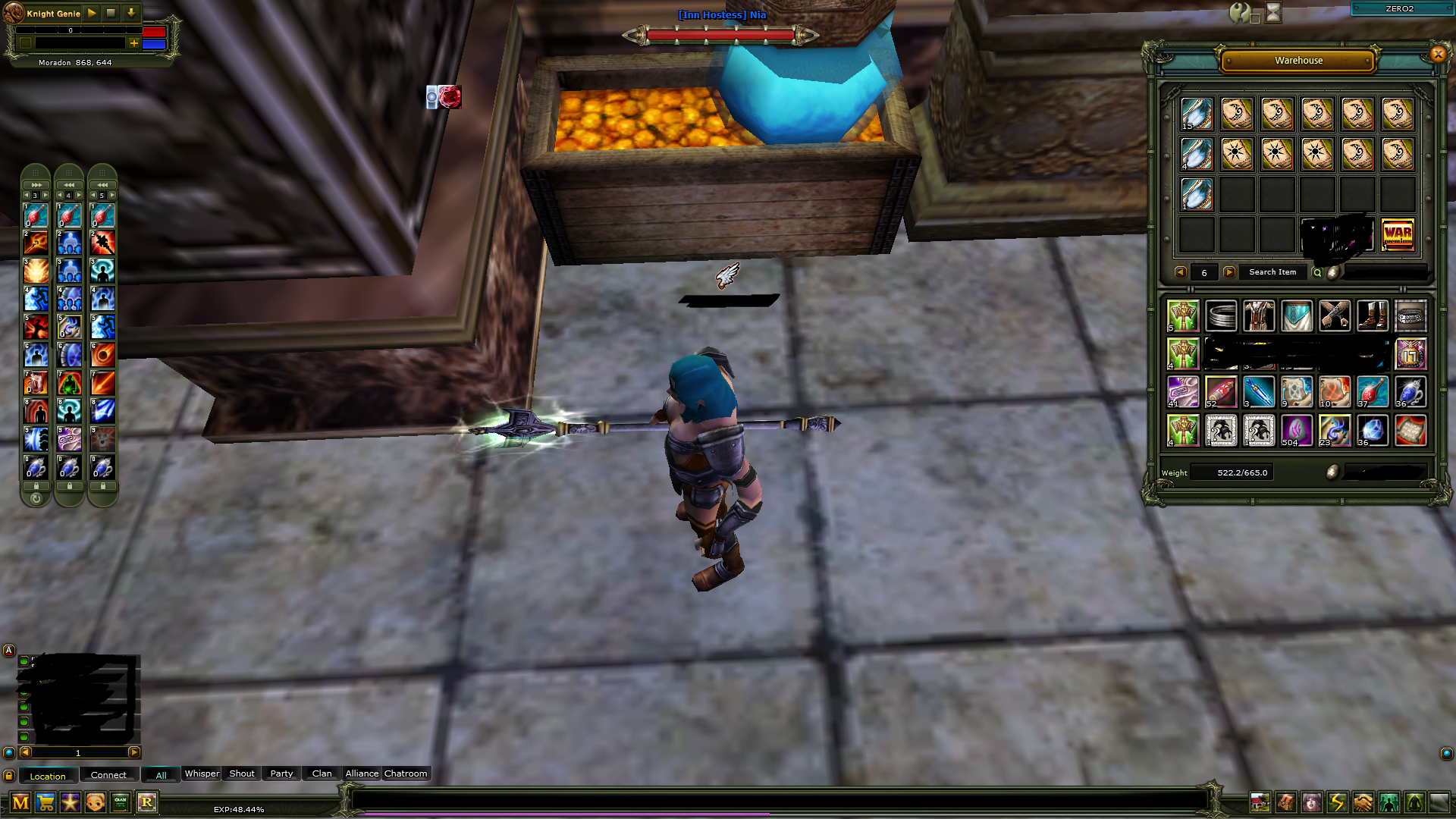Switch to the Whisper chat tab
Viewport: 1456px width, 819px height.
tap(201, 773)
